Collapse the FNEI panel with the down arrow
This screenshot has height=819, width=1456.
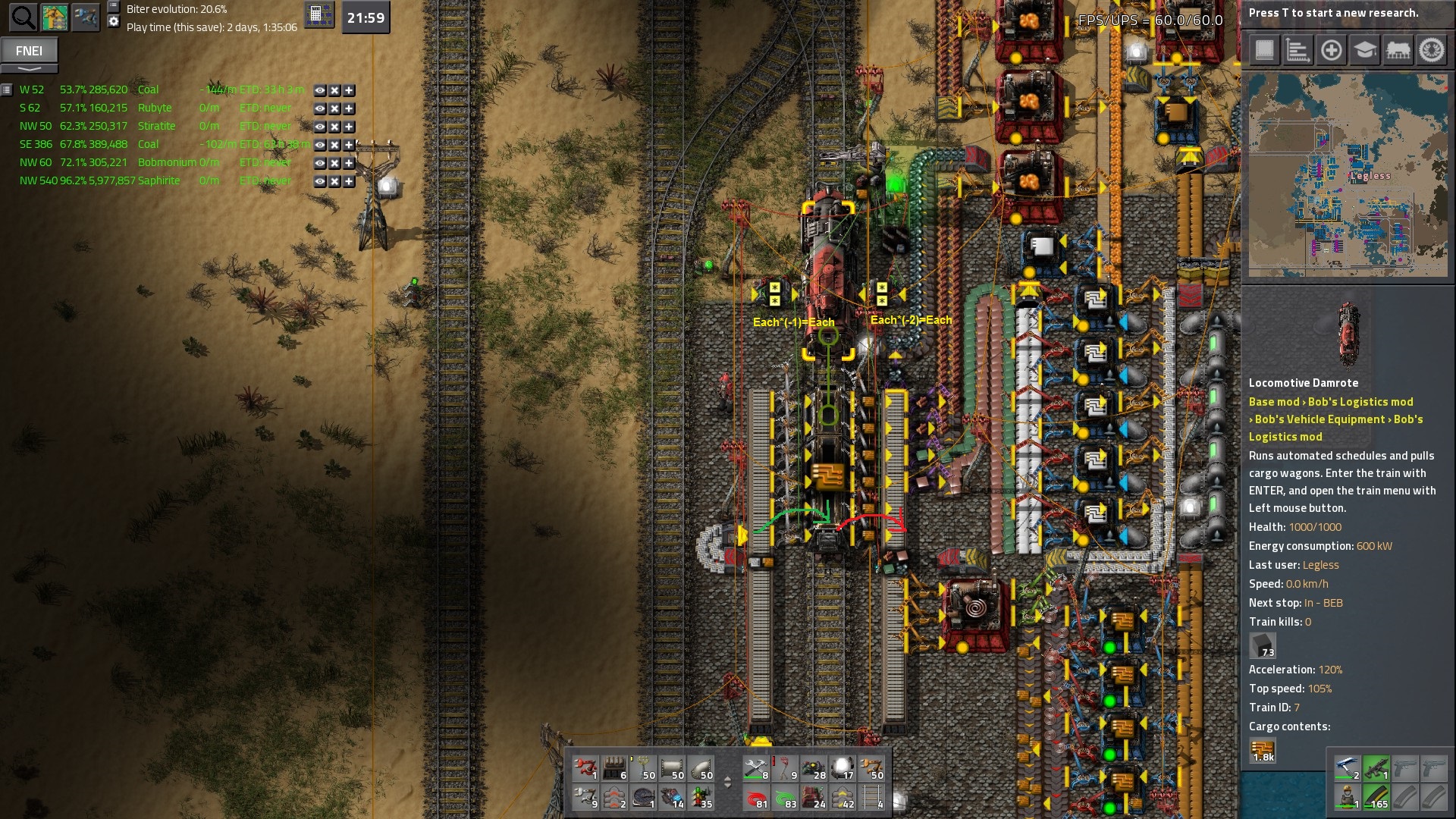[x=29, y=69]
